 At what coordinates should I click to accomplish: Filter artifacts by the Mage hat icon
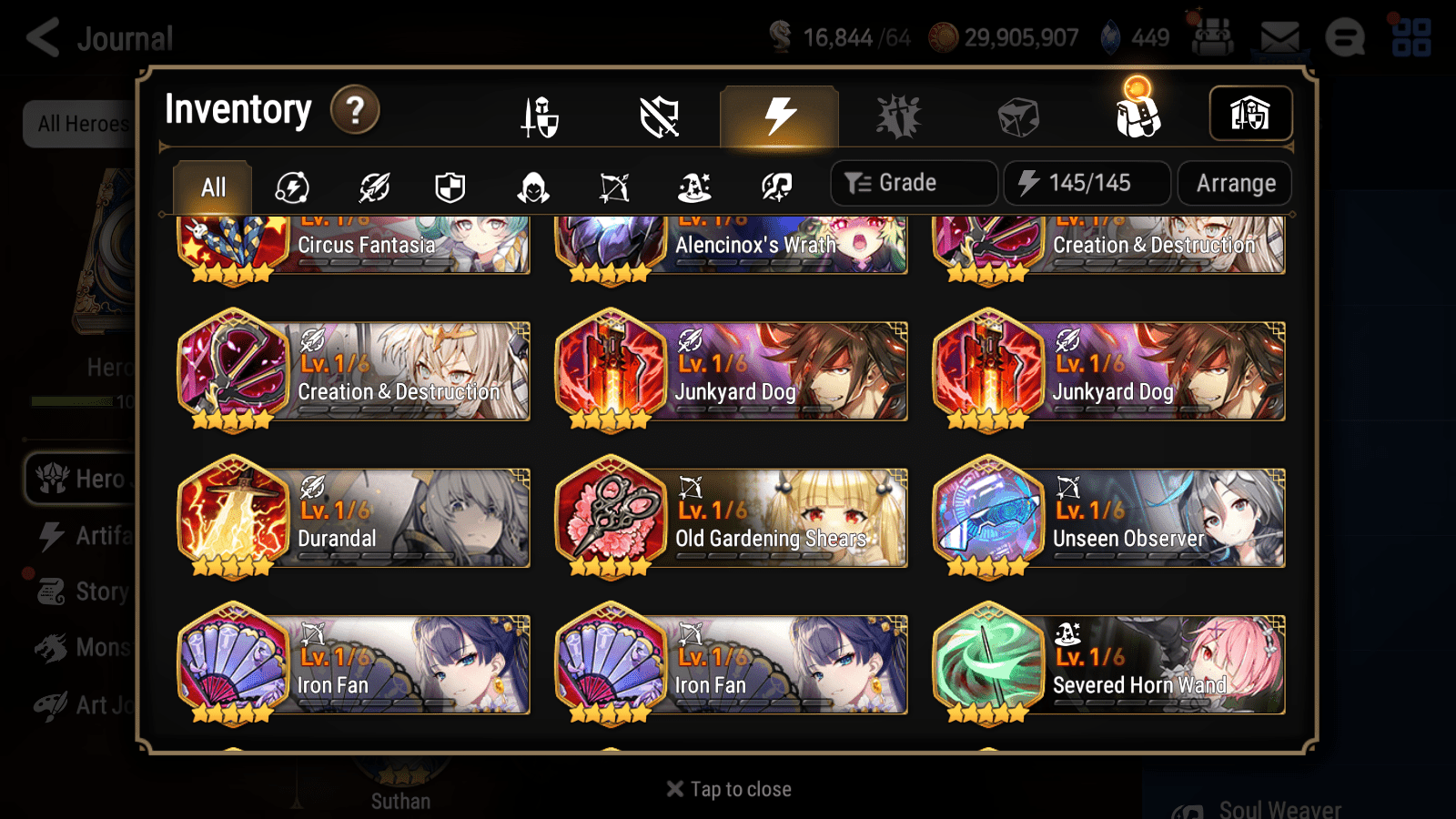click(694, 187)
